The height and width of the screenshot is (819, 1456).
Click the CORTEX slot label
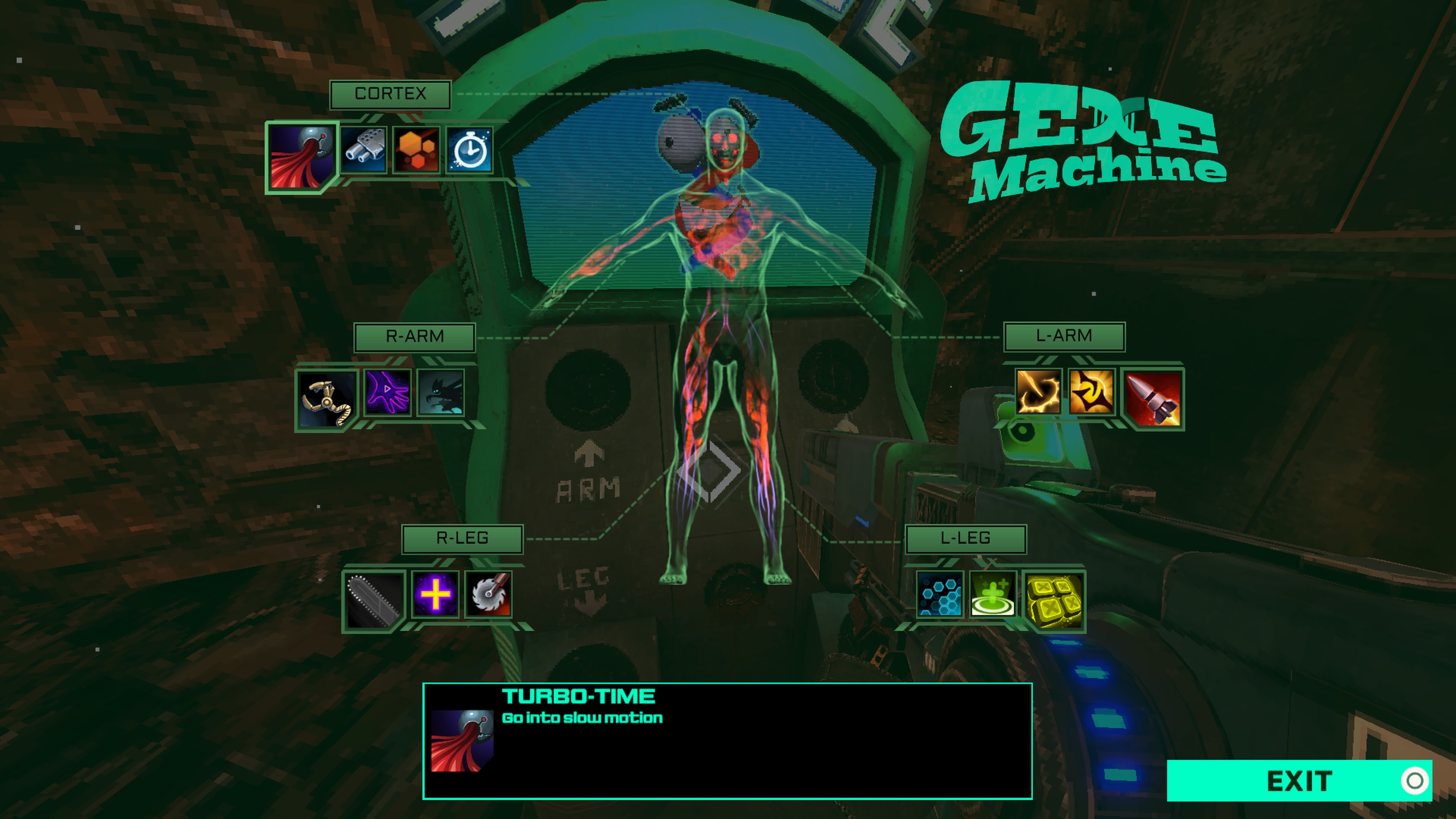[390, 94]
